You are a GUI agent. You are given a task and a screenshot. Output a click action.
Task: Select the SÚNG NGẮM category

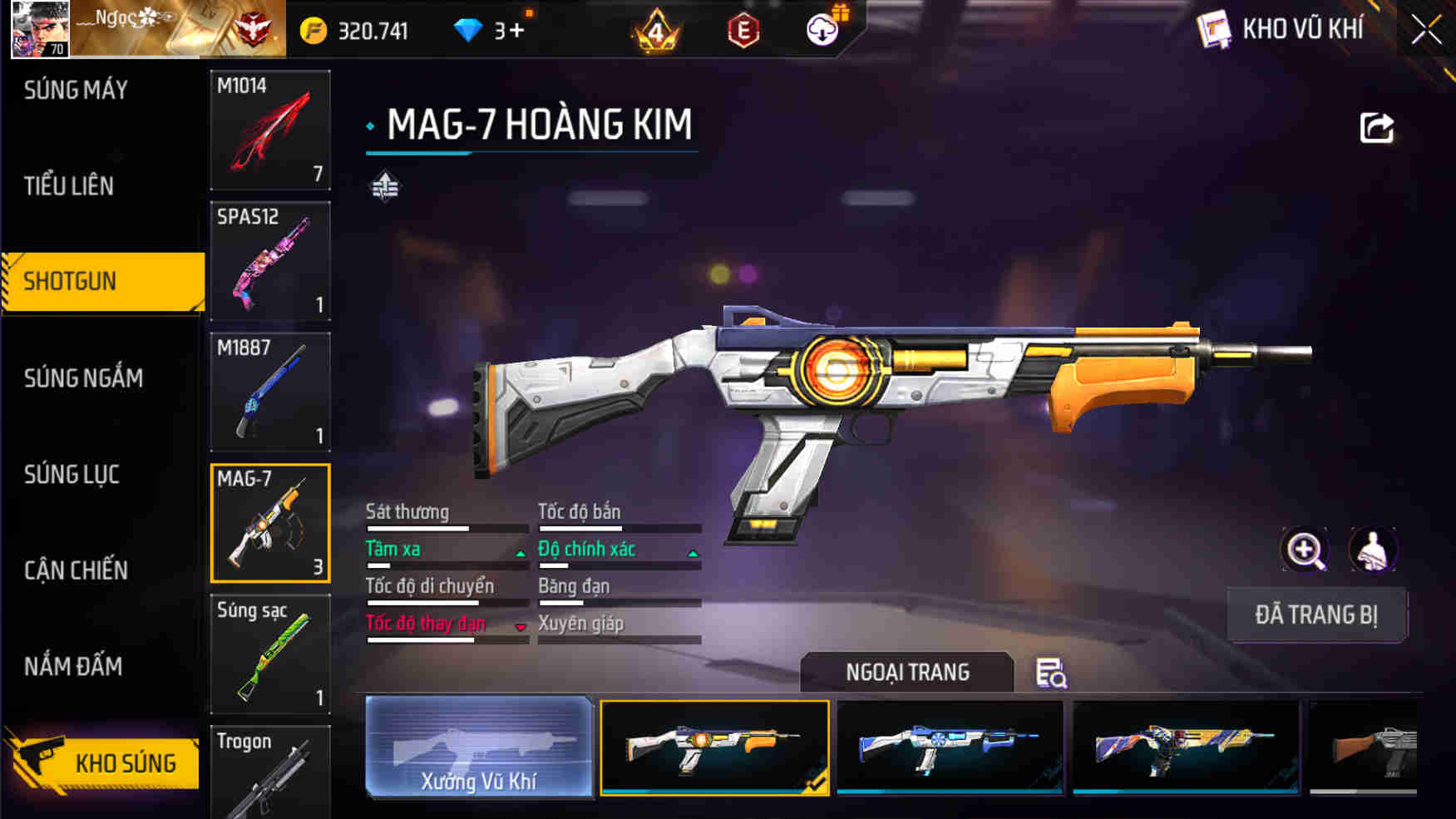click(x=83, y=378)
